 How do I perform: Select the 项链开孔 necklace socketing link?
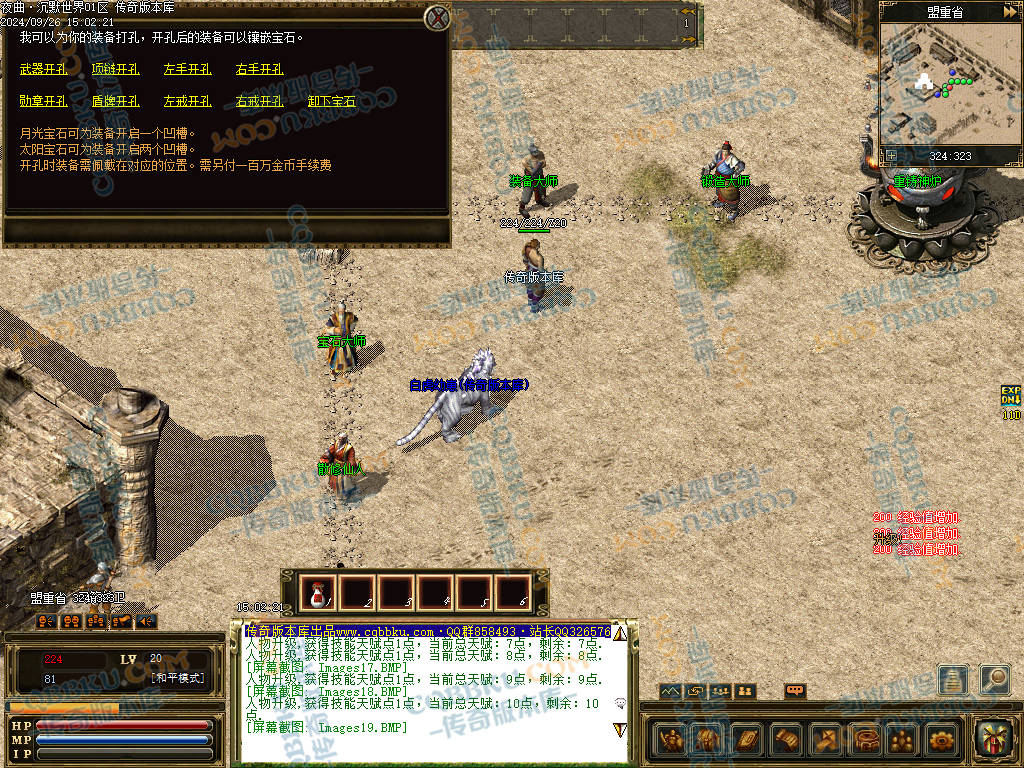tap(115, 70)
